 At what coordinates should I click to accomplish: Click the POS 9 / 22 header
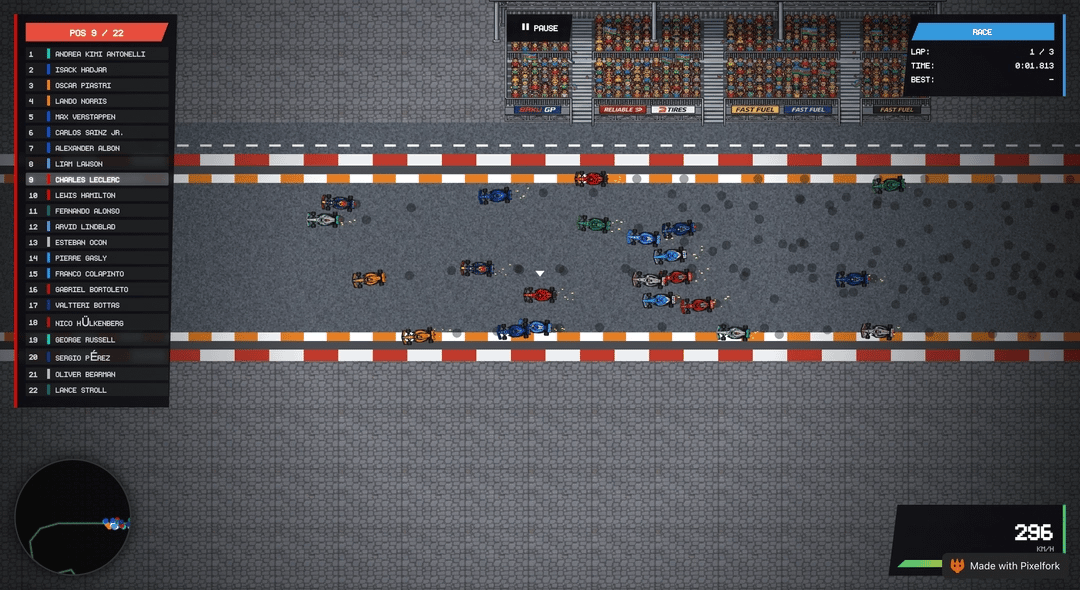97,32
